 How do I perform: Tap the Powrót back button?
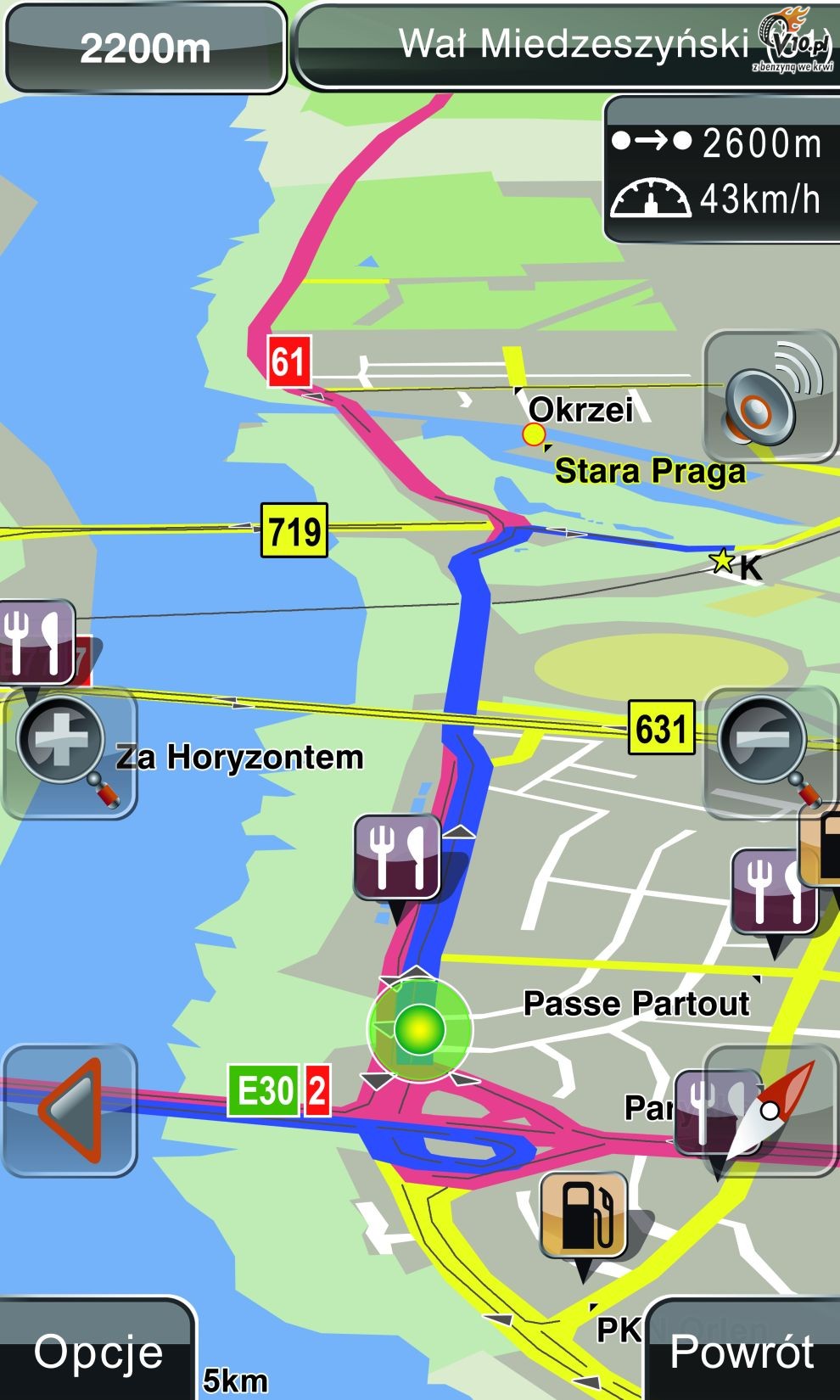click(x=742, y=1350)
